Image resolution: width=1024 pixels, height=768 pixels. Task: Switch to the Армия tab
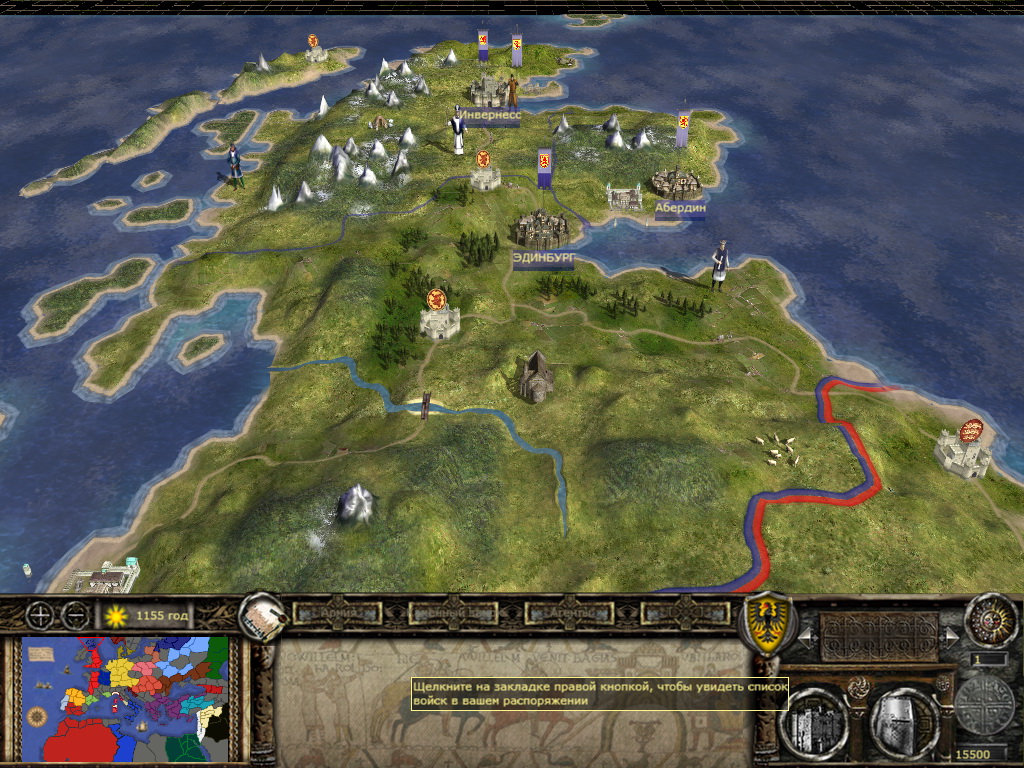331,612
